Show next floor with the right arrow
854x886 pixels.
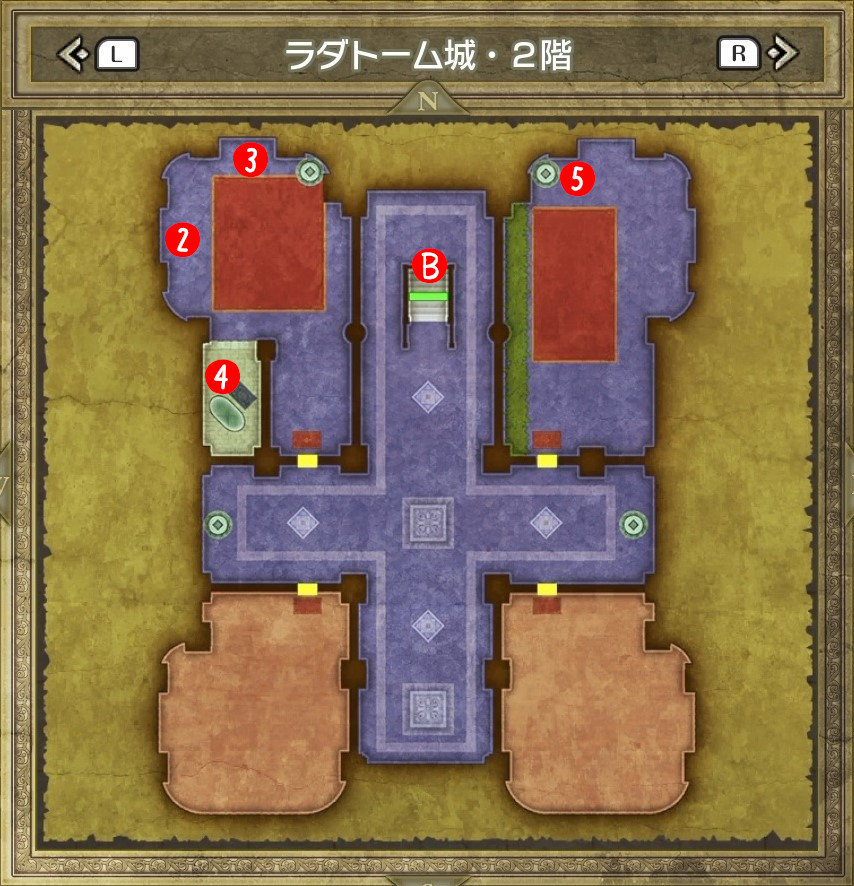784,53
